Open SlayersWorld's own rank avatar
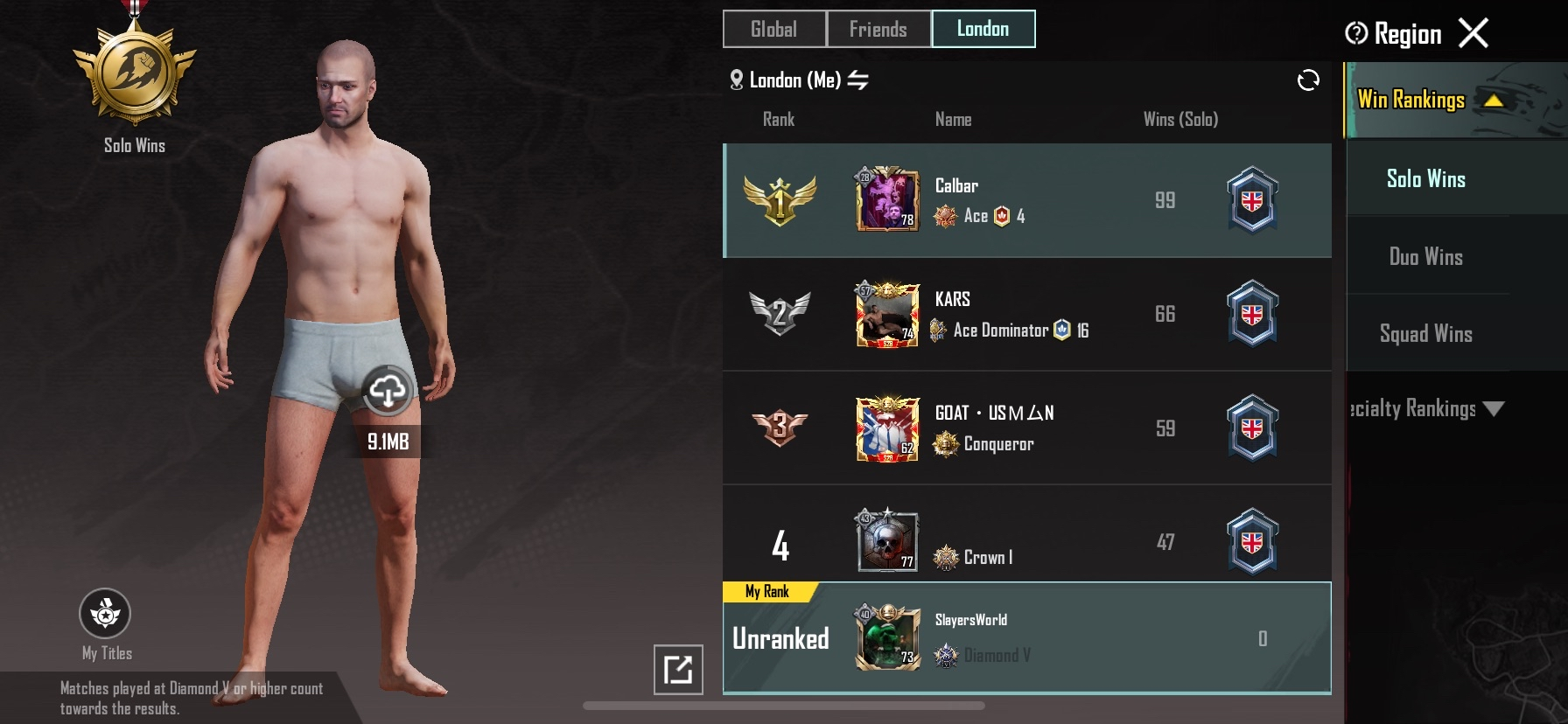This screenshot has height=724, width=1568. [x=887, y=637]
